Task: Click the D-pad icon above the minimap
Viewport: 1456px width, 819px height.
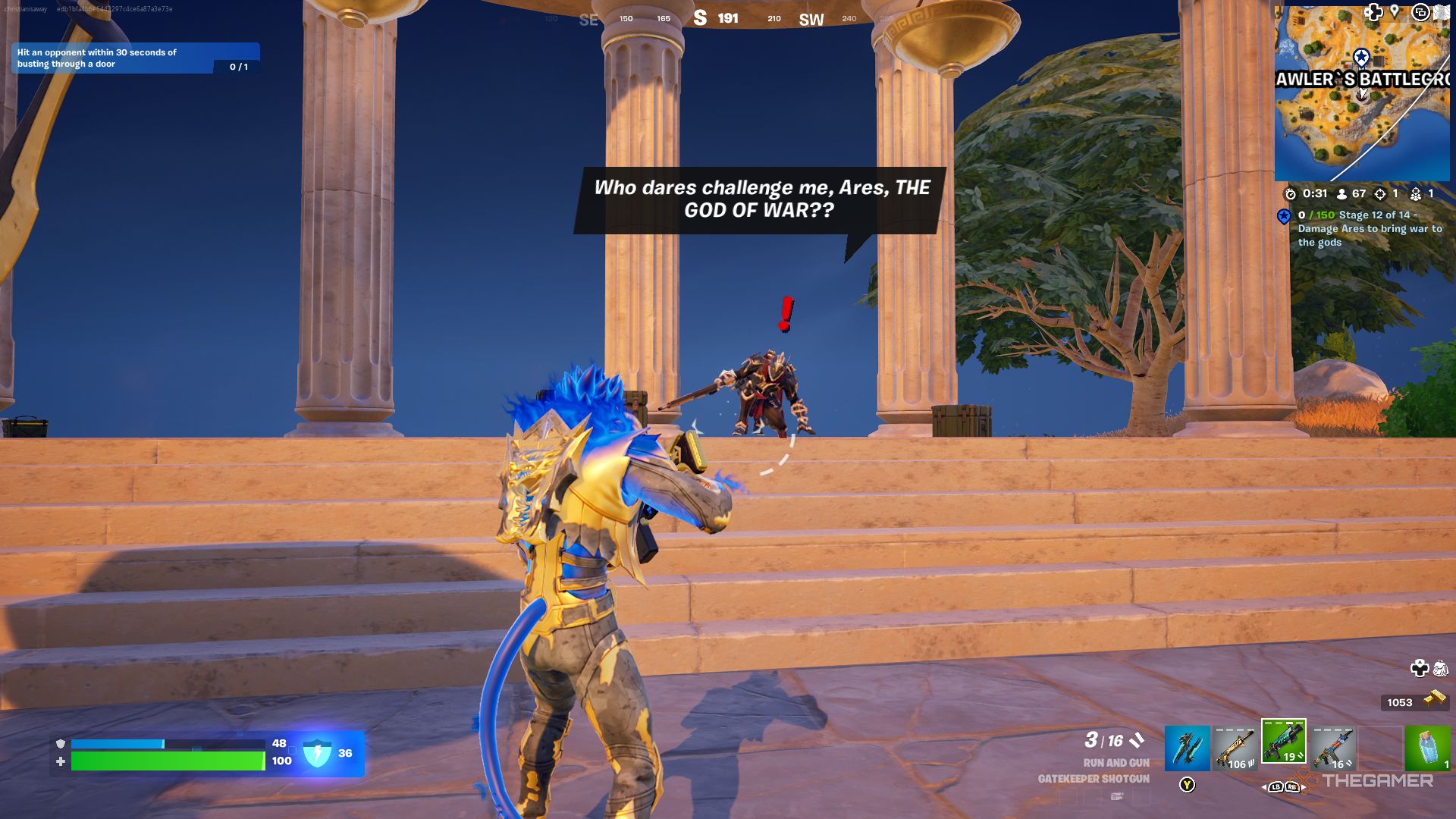Action: coord(1373,13)
